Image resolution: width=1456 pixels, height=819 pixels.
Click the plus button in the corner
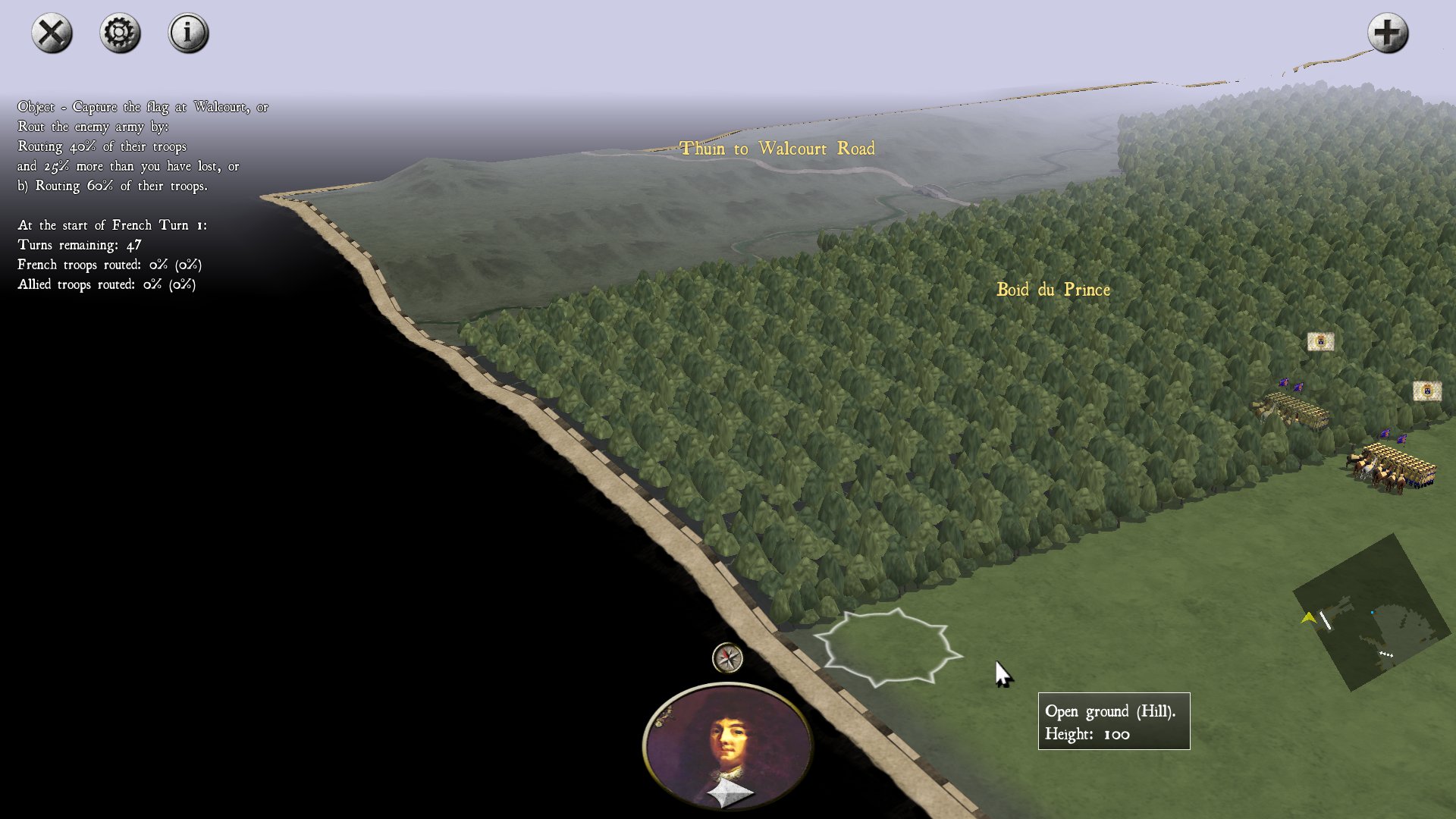click(1388, 33)
